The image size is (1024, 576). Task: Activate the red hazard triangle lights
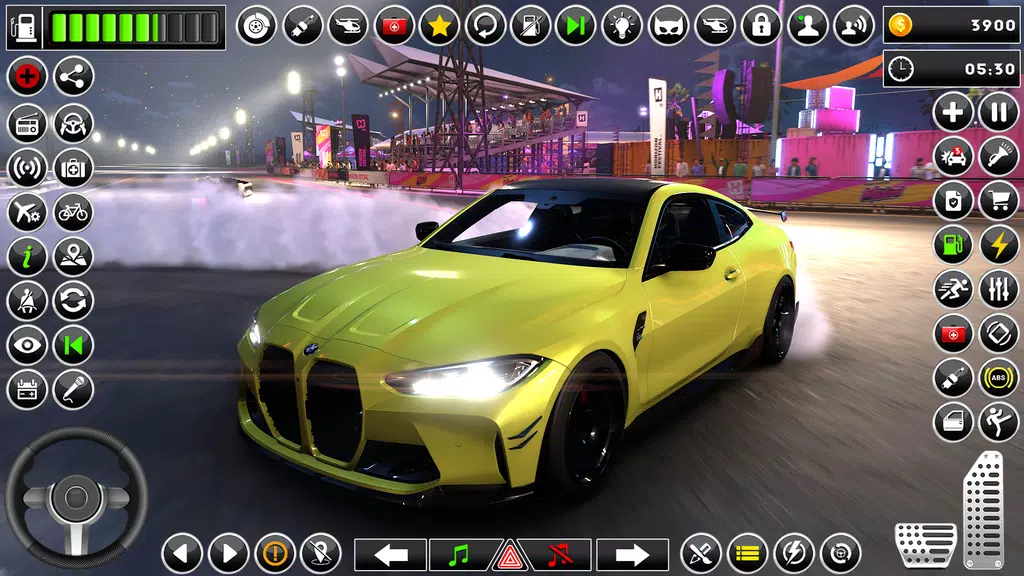pyautogui.click(x=510, y=554)
